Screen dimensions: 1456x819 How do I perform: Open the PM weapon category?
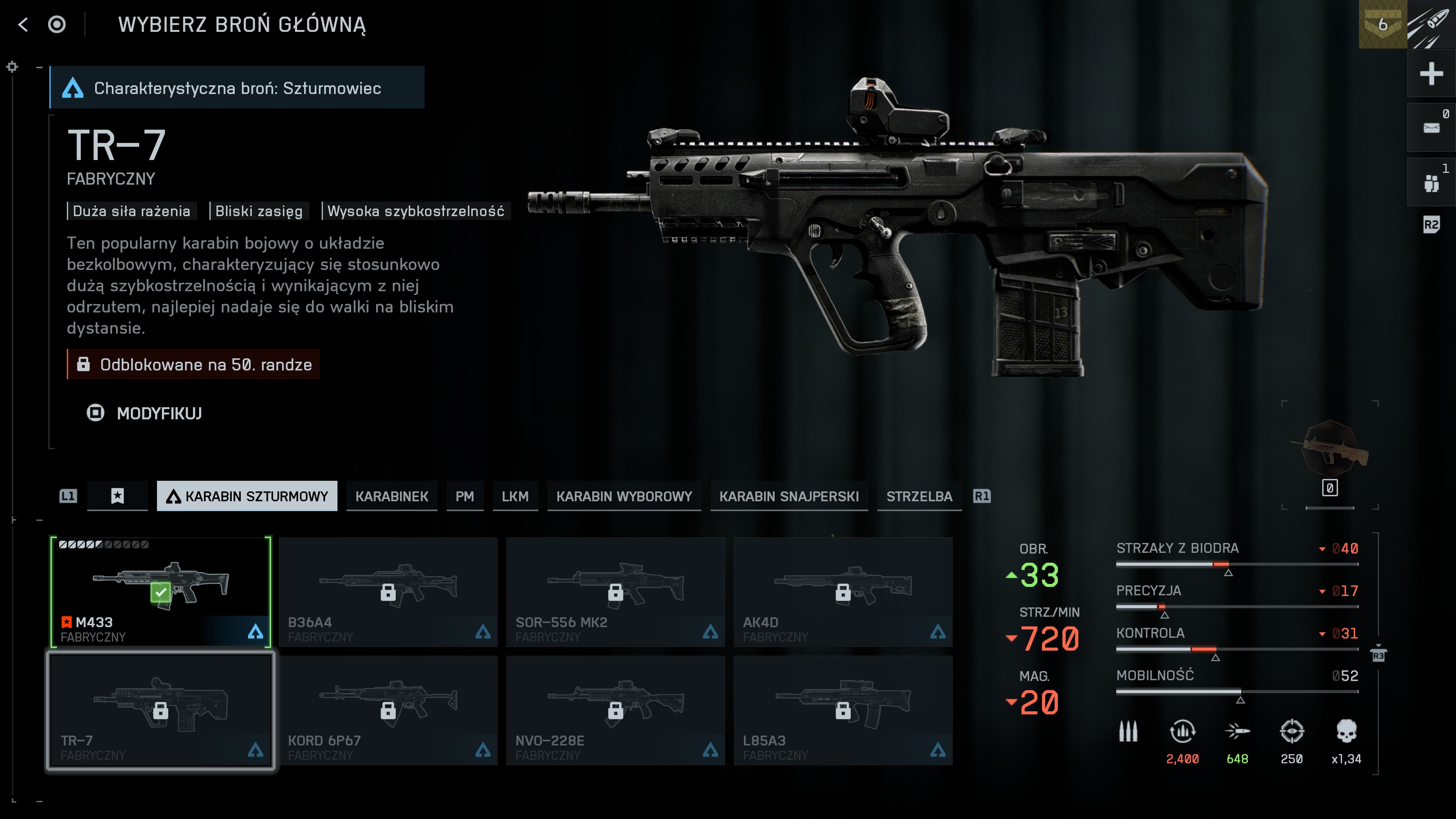coord(464,496)
